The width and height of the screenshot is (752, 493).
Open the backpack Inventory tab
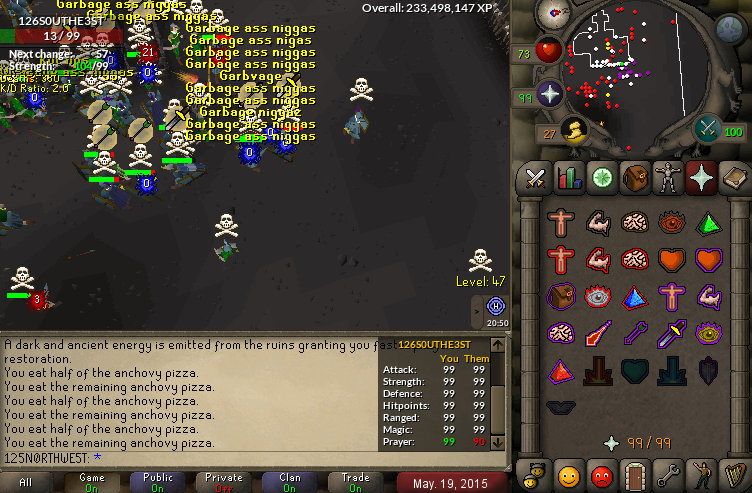pyautogui.click(x=635, y=178)
